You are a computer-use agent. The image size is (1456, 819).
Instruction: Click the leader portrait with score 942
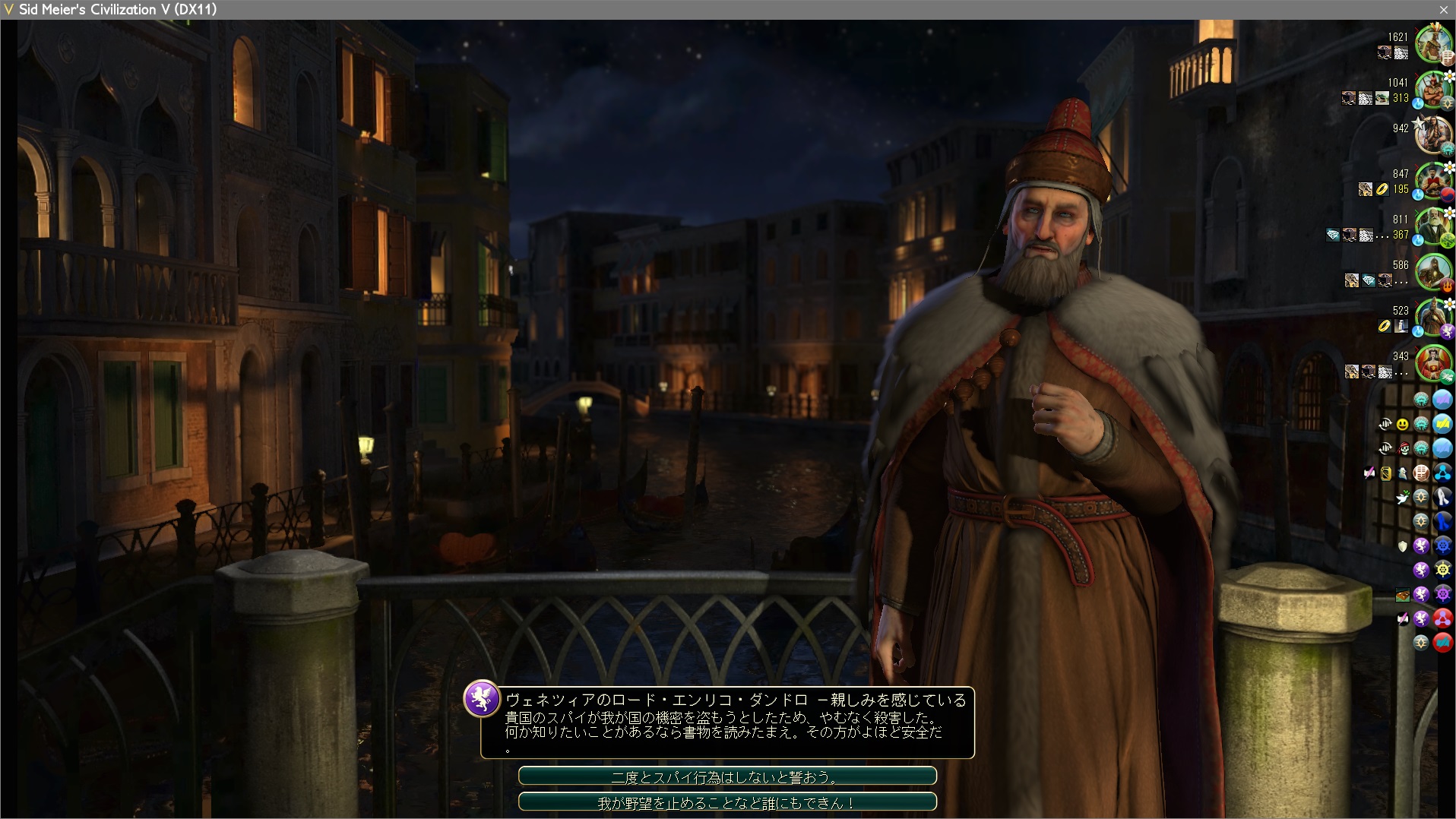point(1433,134)
